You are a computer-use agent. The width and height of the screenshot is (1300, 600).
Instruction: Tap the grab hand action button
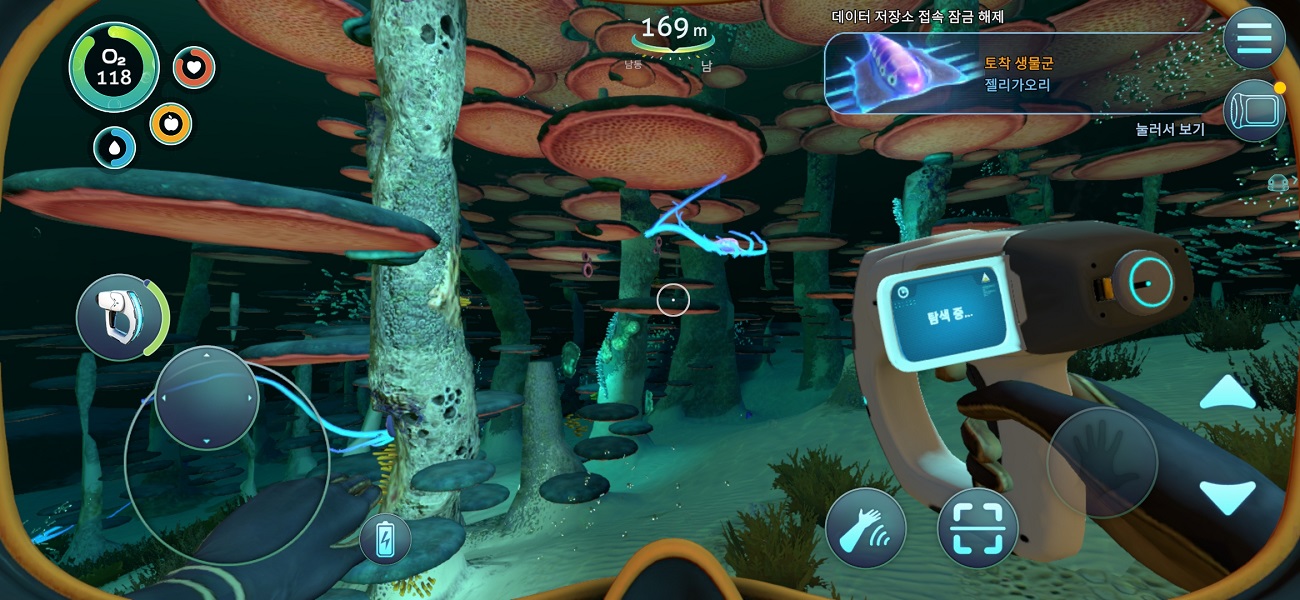1102,462
